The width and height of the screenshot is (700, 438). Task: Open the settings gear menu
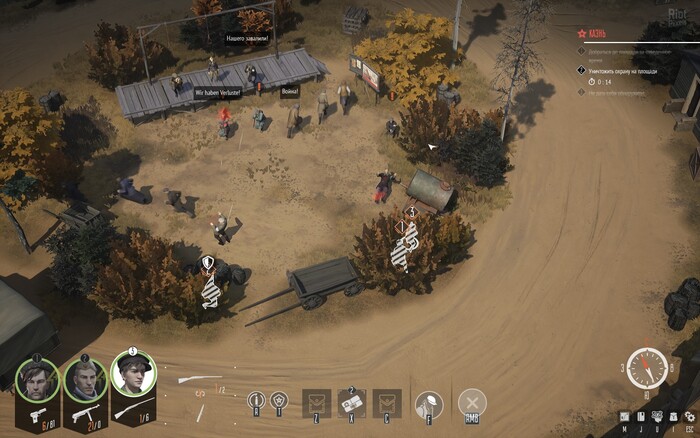click(688, 416)
